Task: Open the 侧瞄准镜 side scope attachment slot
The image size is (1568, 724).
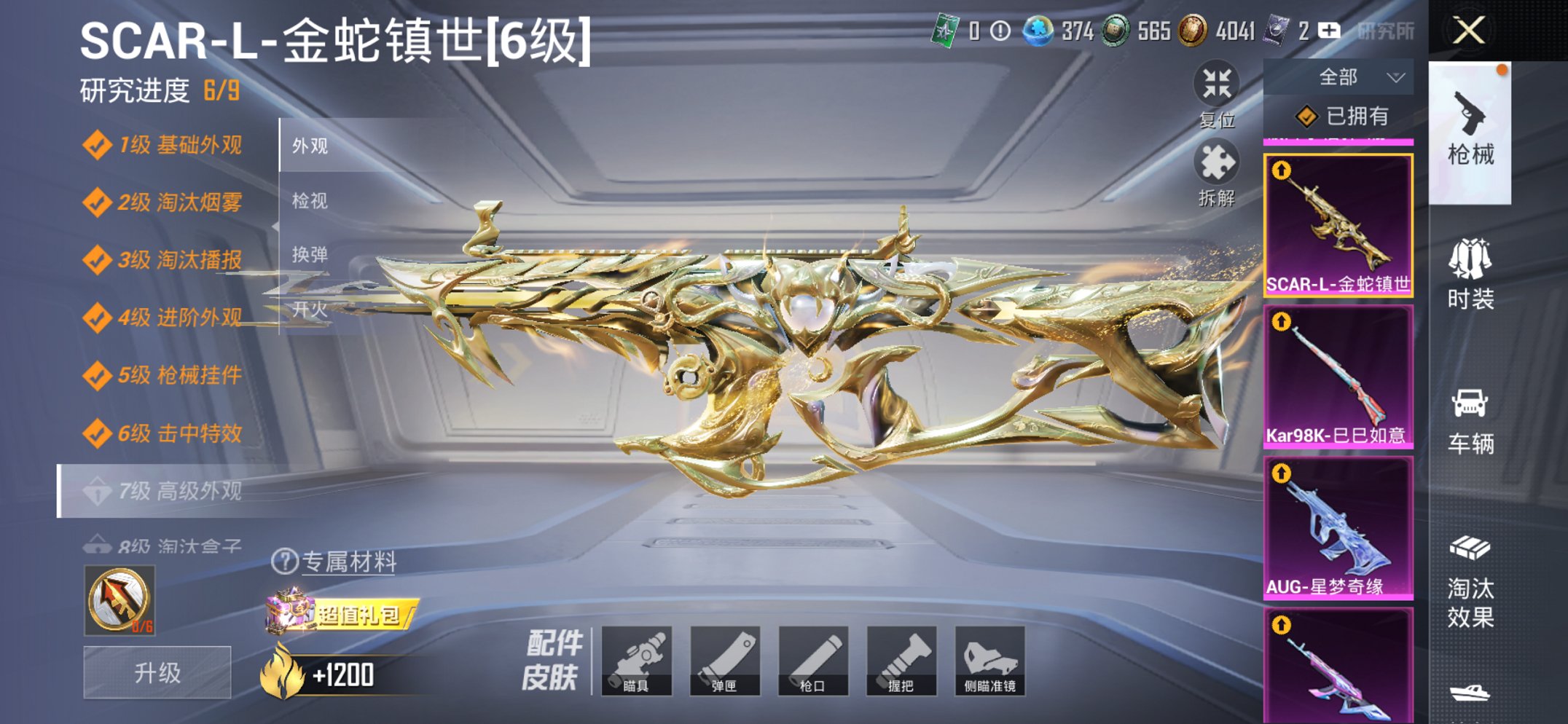Action: click(x=992, y=662)
